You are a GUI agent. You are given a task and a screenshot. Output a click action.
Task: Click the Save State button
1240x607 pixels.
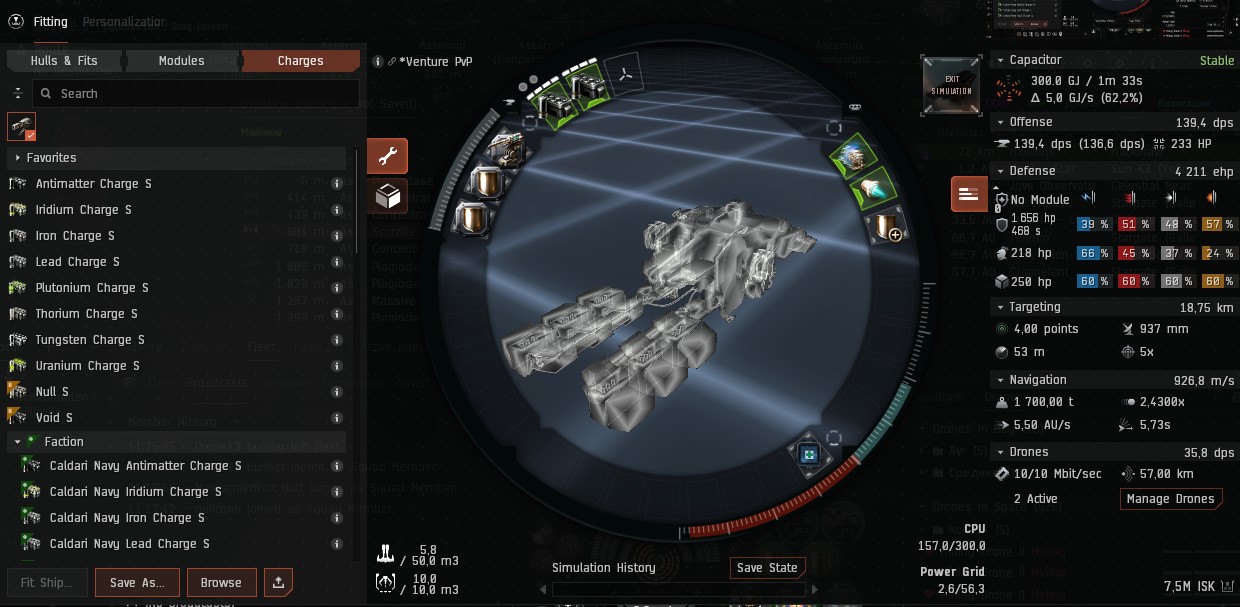pos(767,568)
